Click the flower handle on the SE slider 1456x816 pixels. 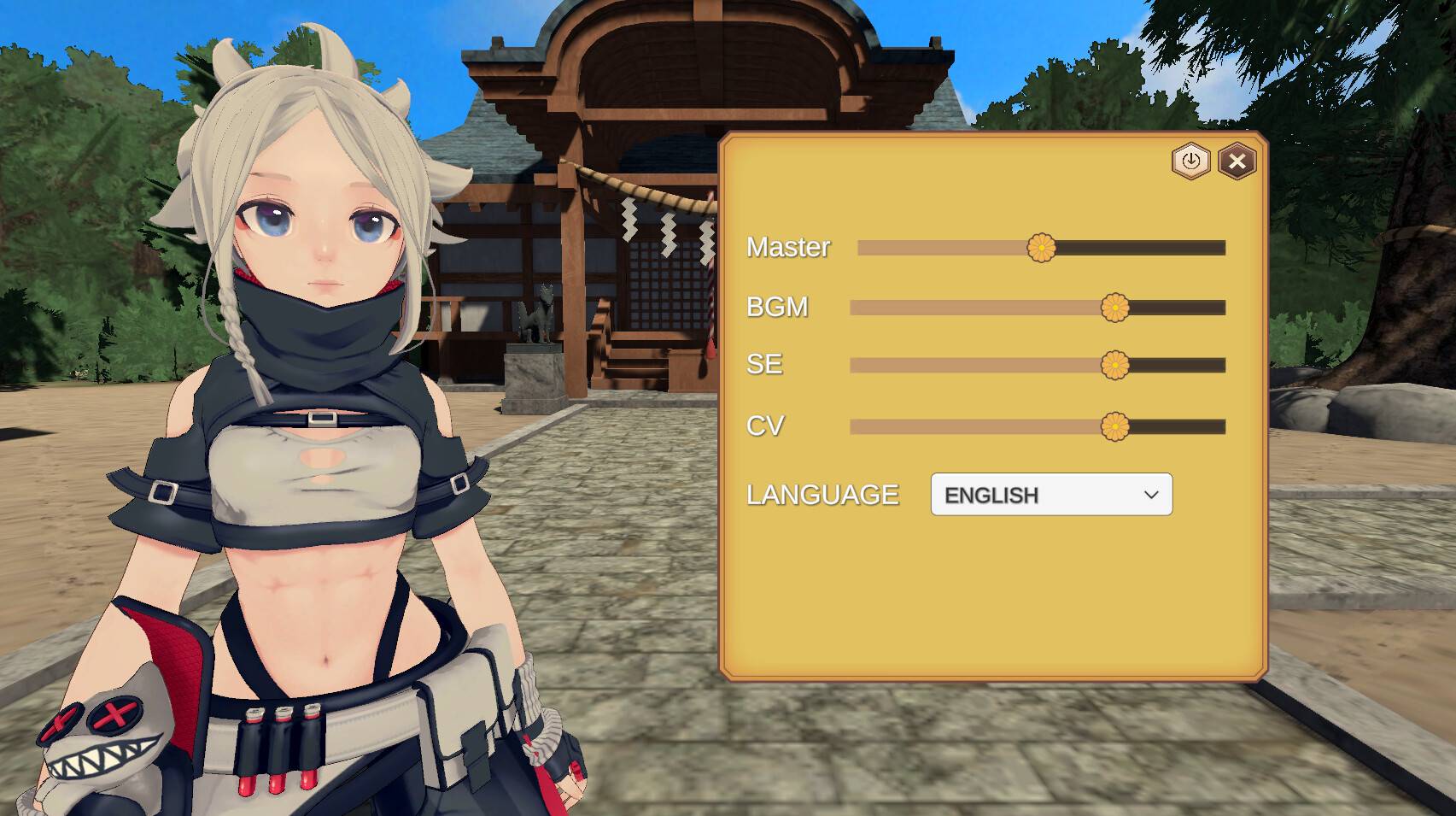[1117, 365]
